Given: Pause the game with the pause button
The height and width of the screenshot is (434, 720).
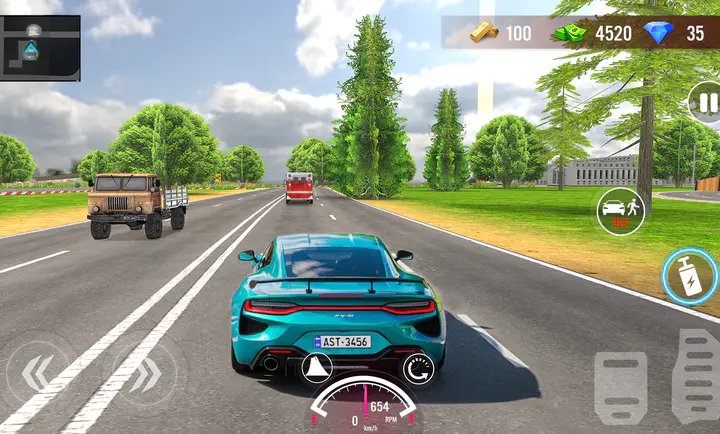Looking at the screenshot, I should (x=707, y=102).
